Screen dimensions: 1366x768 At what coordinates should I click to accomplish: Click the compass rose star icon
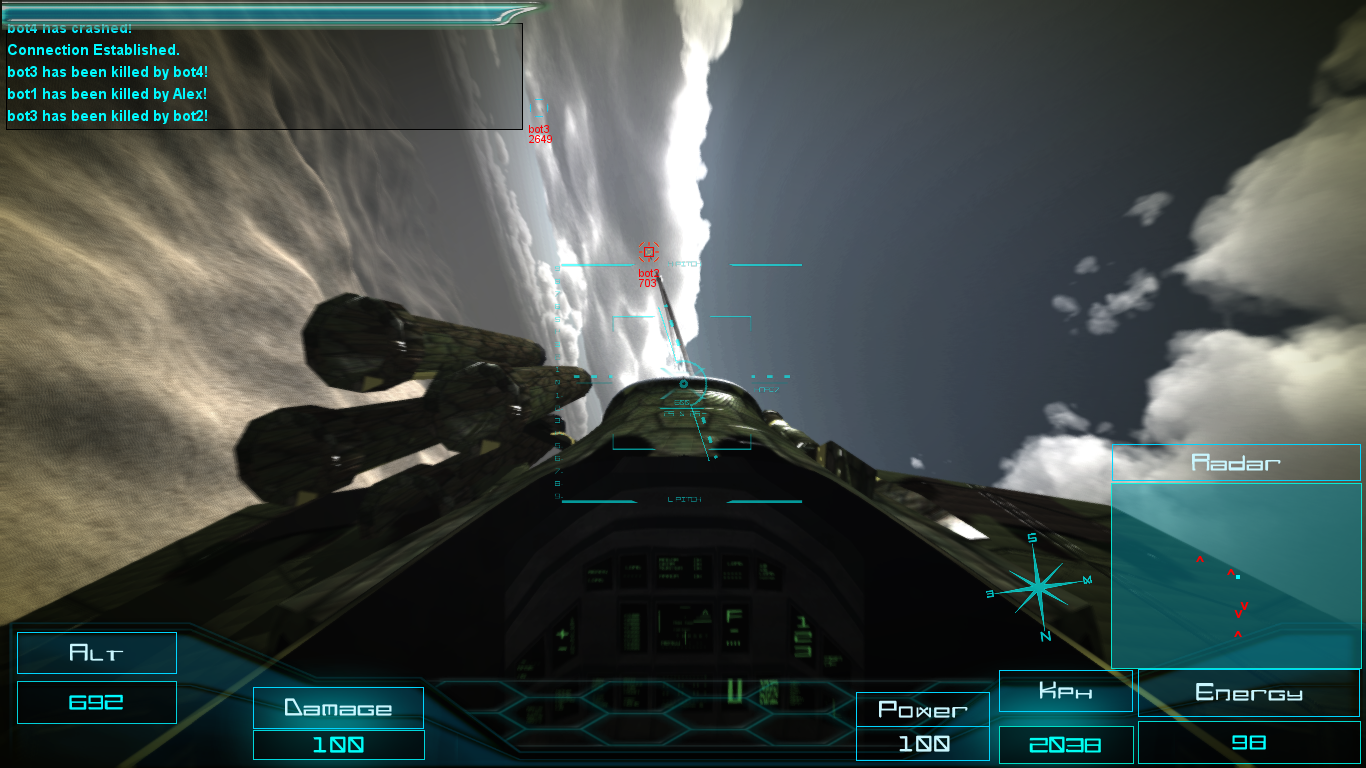pyautogui.click(x=1040, y=585)
